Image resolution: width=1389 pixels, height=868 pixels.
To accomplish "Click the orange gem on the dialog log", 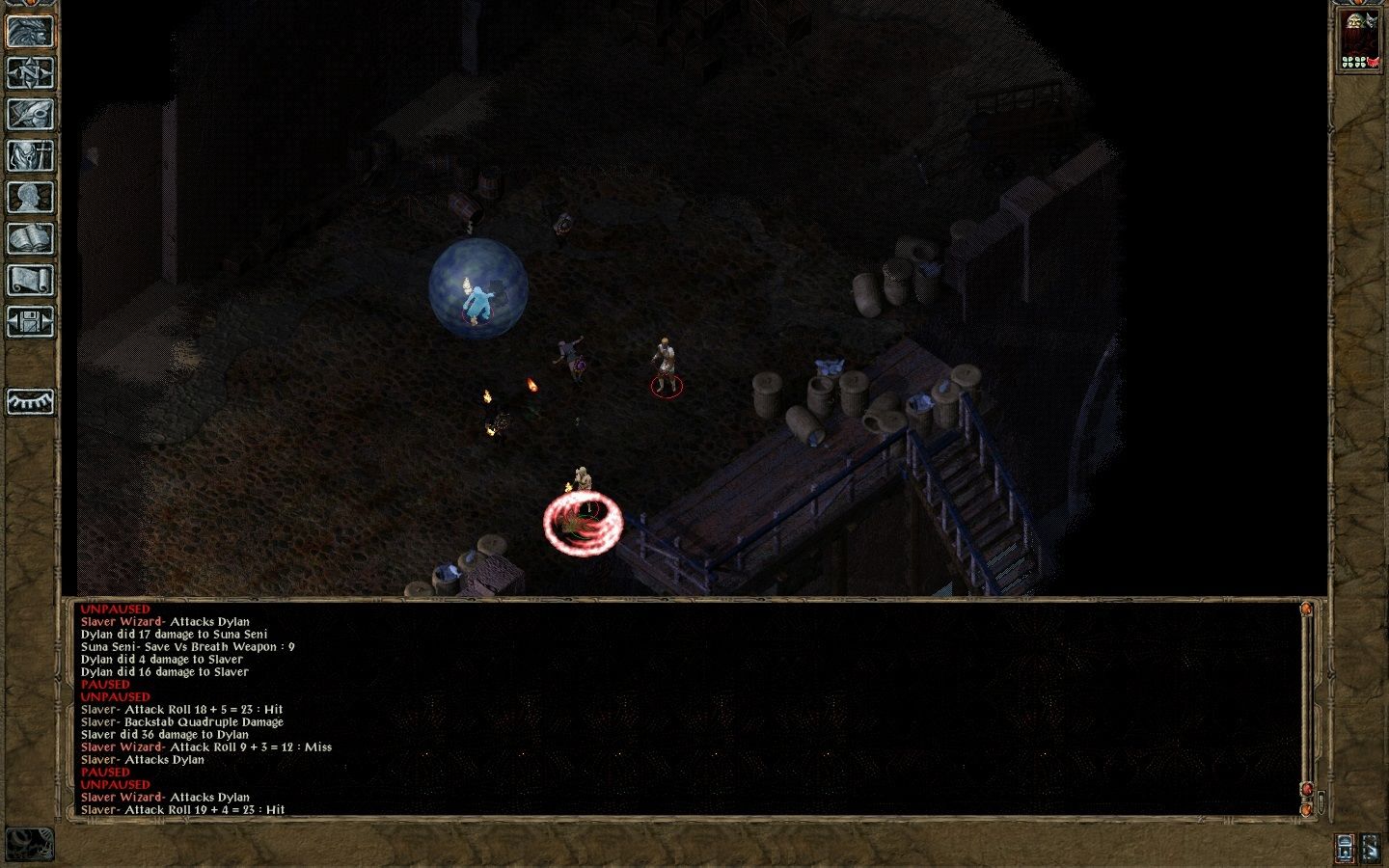I will pos(1306,610).
